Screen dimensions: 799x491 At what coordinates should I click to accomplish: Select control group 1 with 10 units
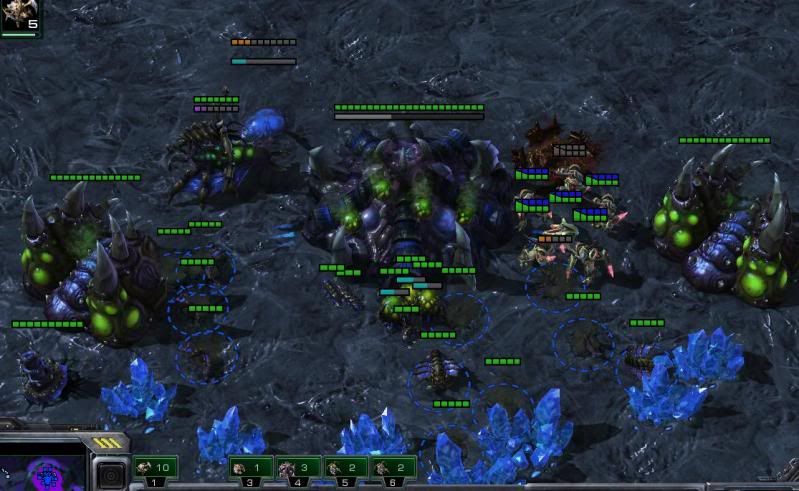(155, 467)
